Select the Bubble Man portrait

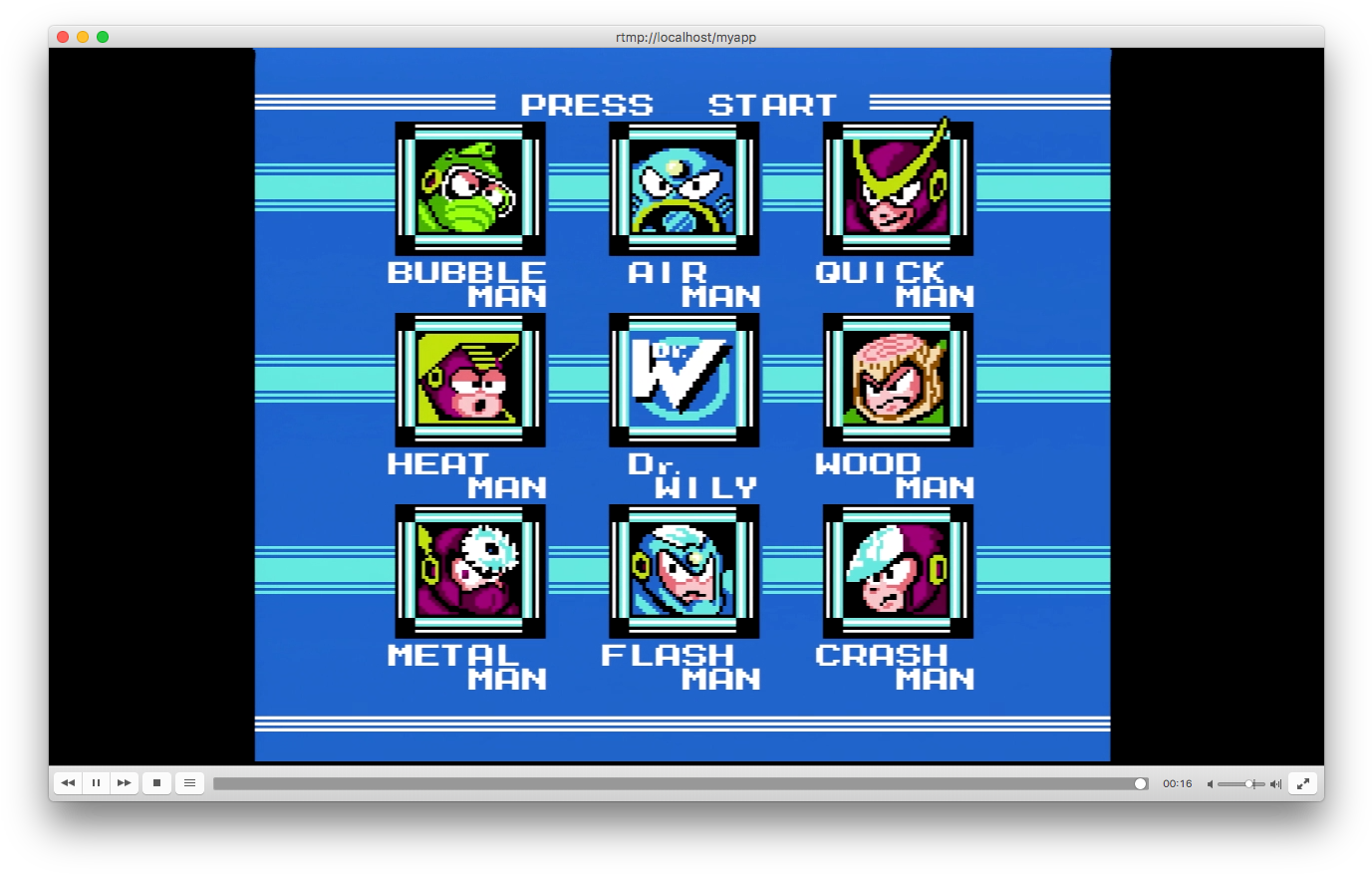[x=469, y=188]
